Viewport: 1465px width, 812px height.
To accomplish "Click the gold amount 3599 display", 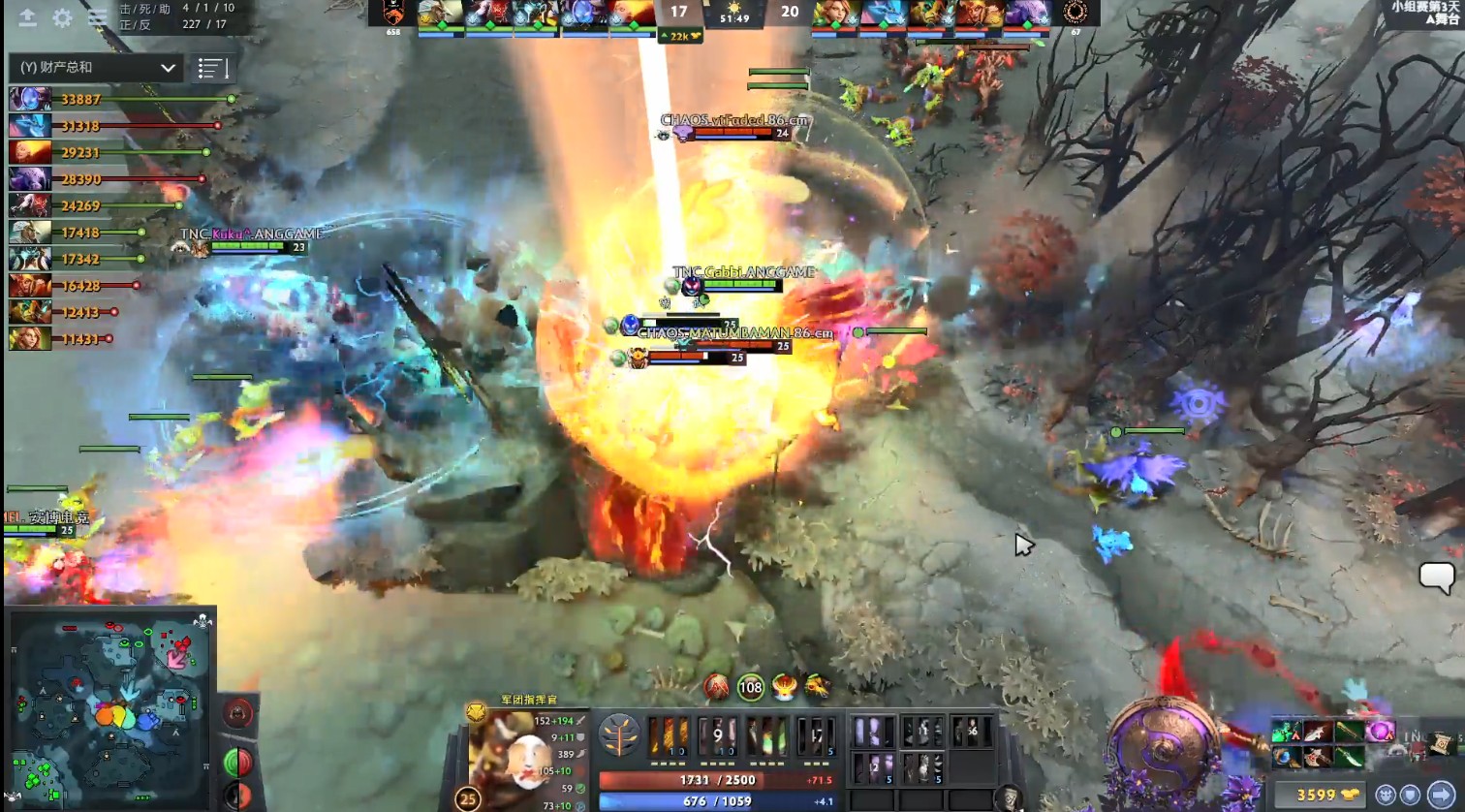I will (x=1316, y=793).
